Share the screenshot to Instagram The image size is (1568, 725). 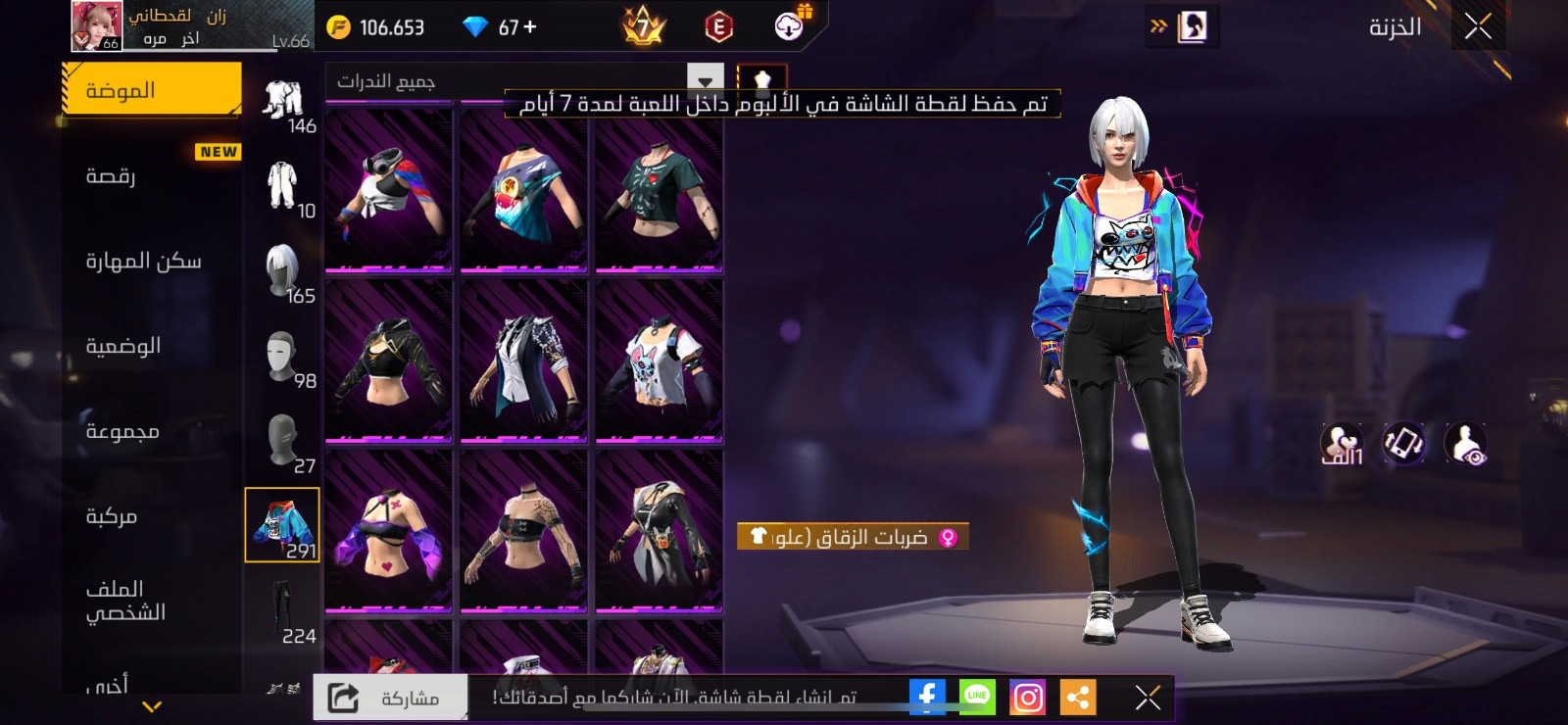coord(1027,698)
